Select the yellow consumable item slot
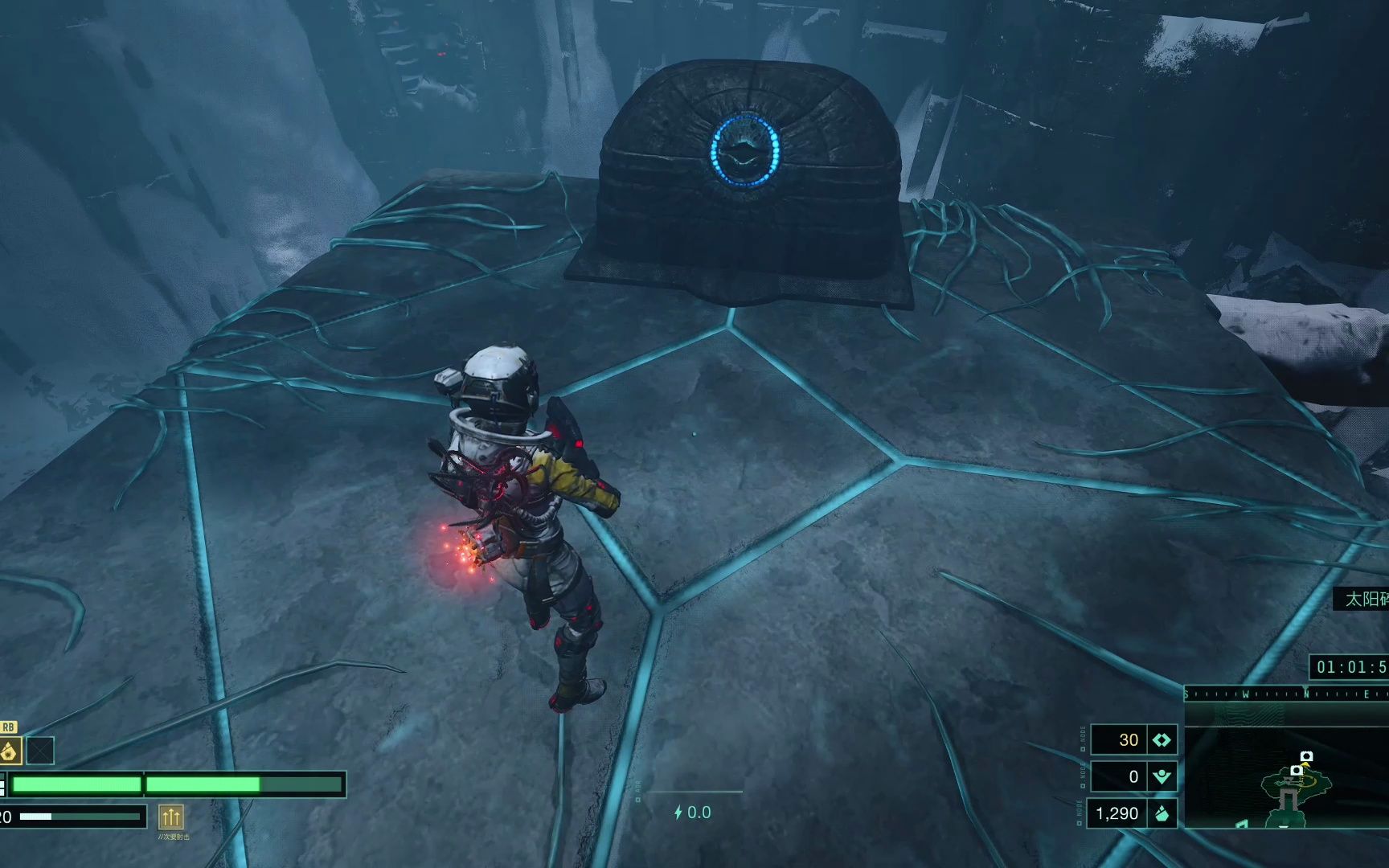 pyautogui.click(x=9, y=751)
